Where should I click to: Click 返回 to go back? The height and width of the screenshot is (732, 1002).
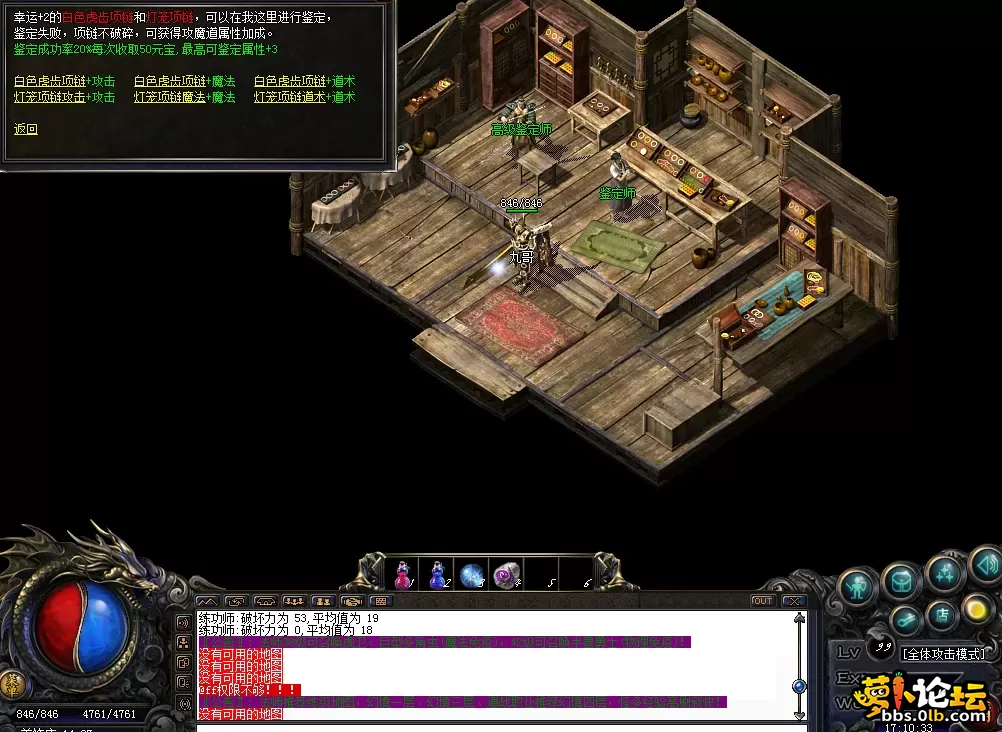tap(26, 129)
